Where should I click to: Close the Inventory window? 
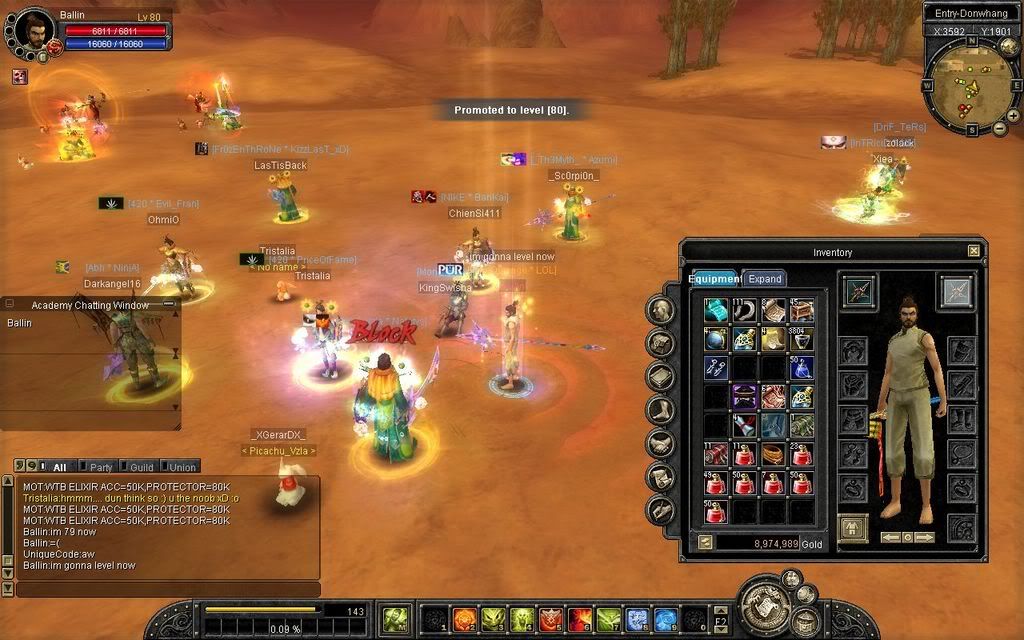[x=974, y=251]
